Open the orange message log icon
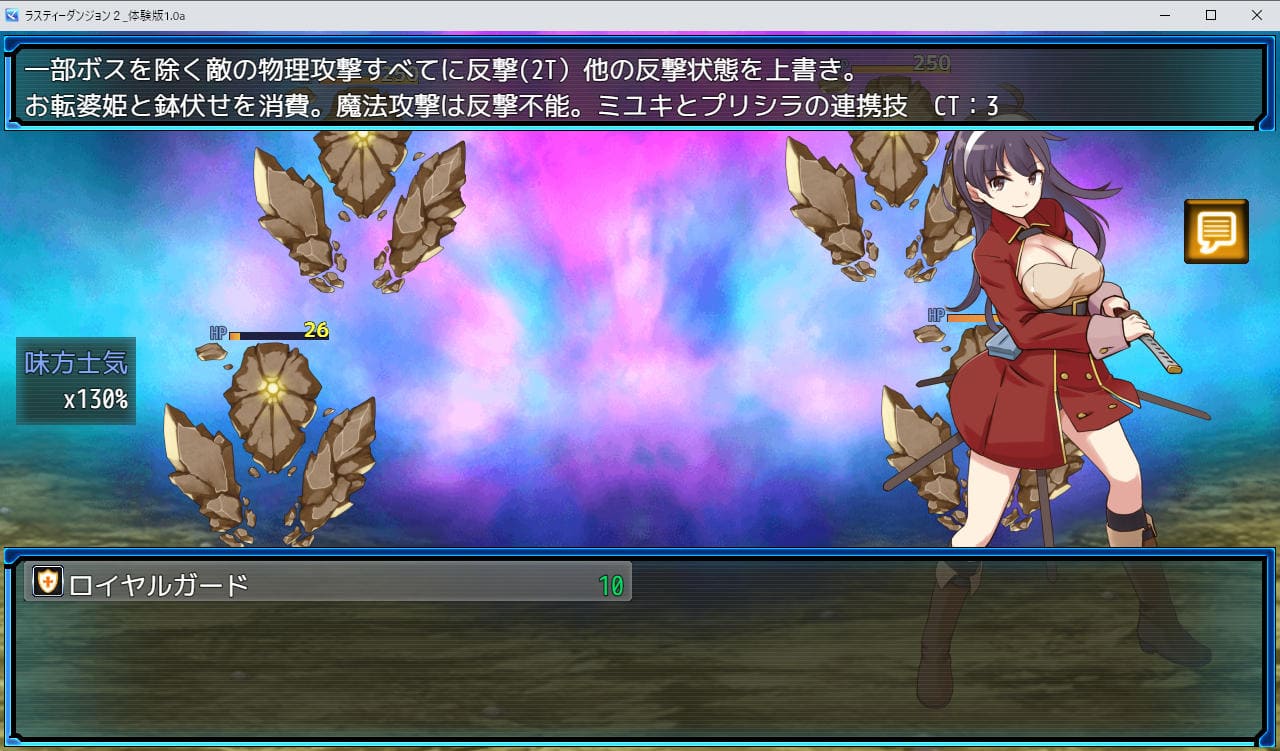 point(1216,232)
